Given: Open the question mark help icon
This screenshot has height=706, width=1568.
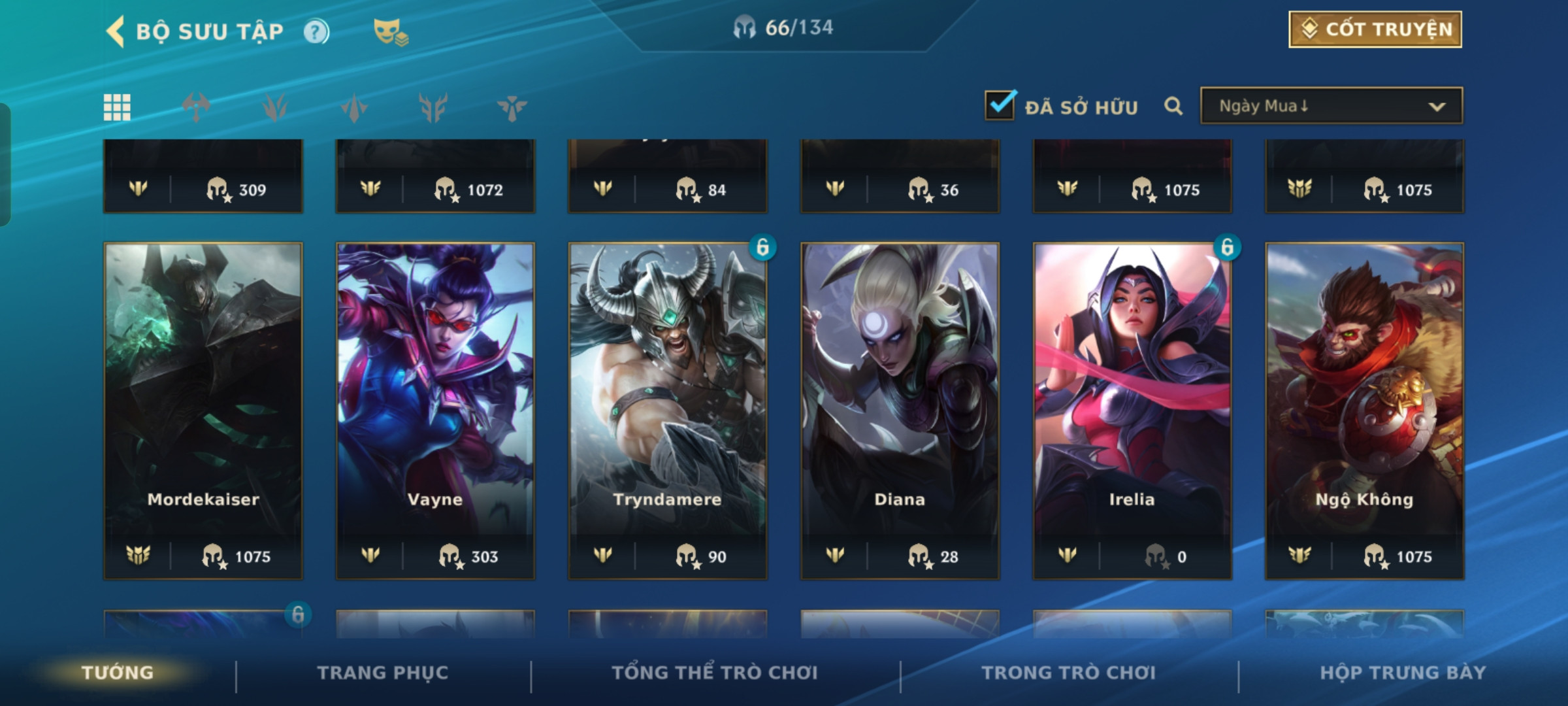Looking at the screenshot, I should pos(316,31).
